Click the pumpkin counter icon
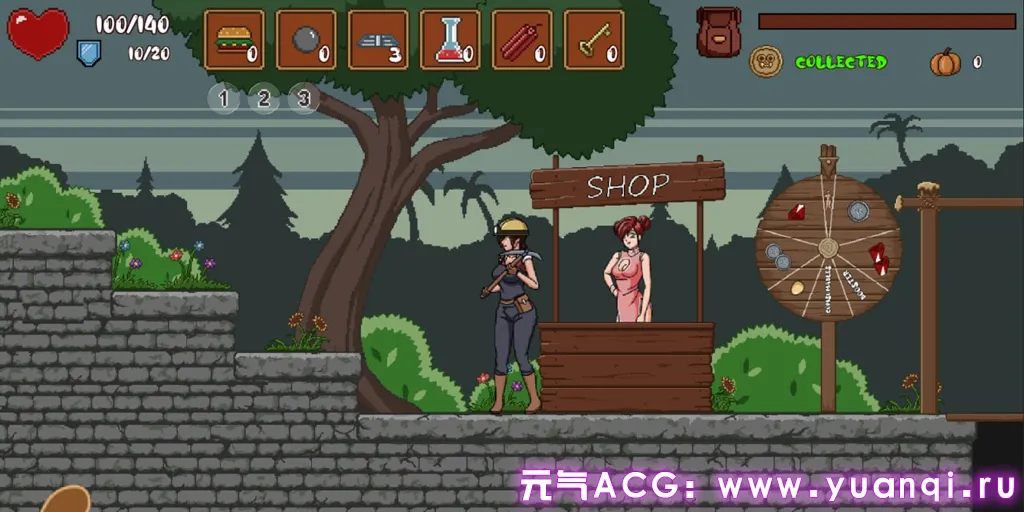The image size is (1024, 512). 945,62
